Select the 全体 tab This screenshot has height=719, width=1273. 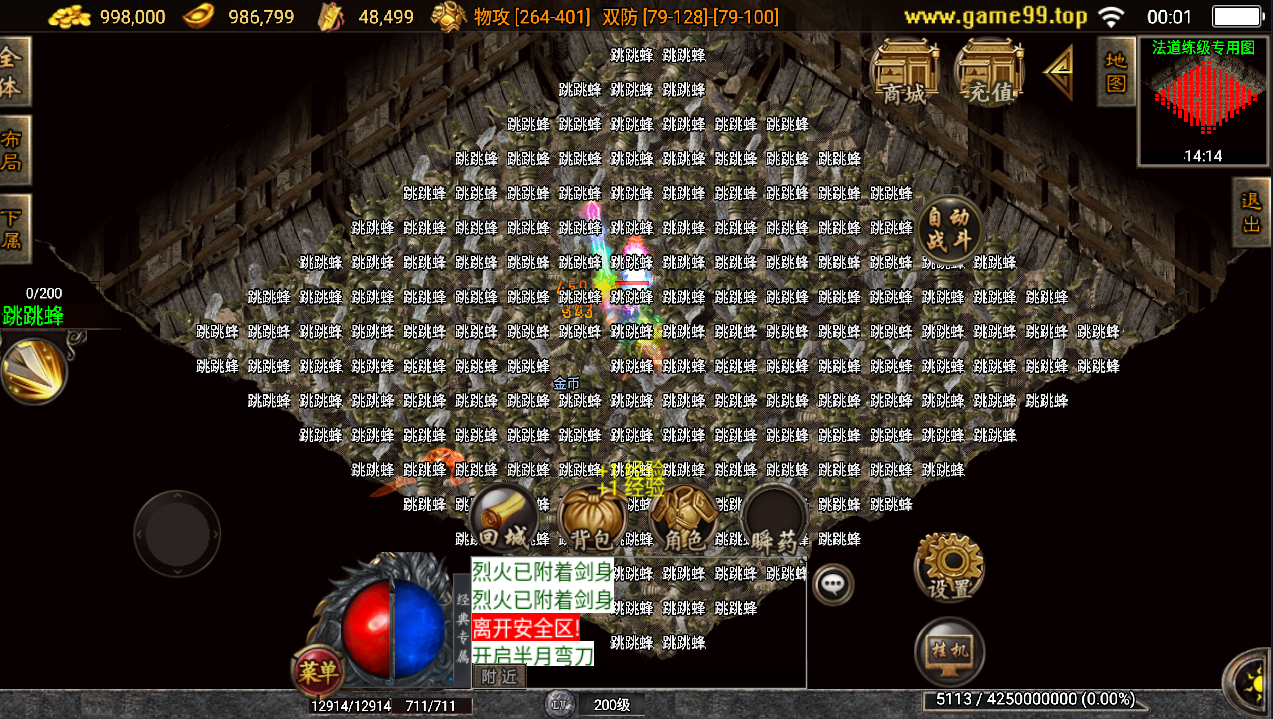click(13, 71)
